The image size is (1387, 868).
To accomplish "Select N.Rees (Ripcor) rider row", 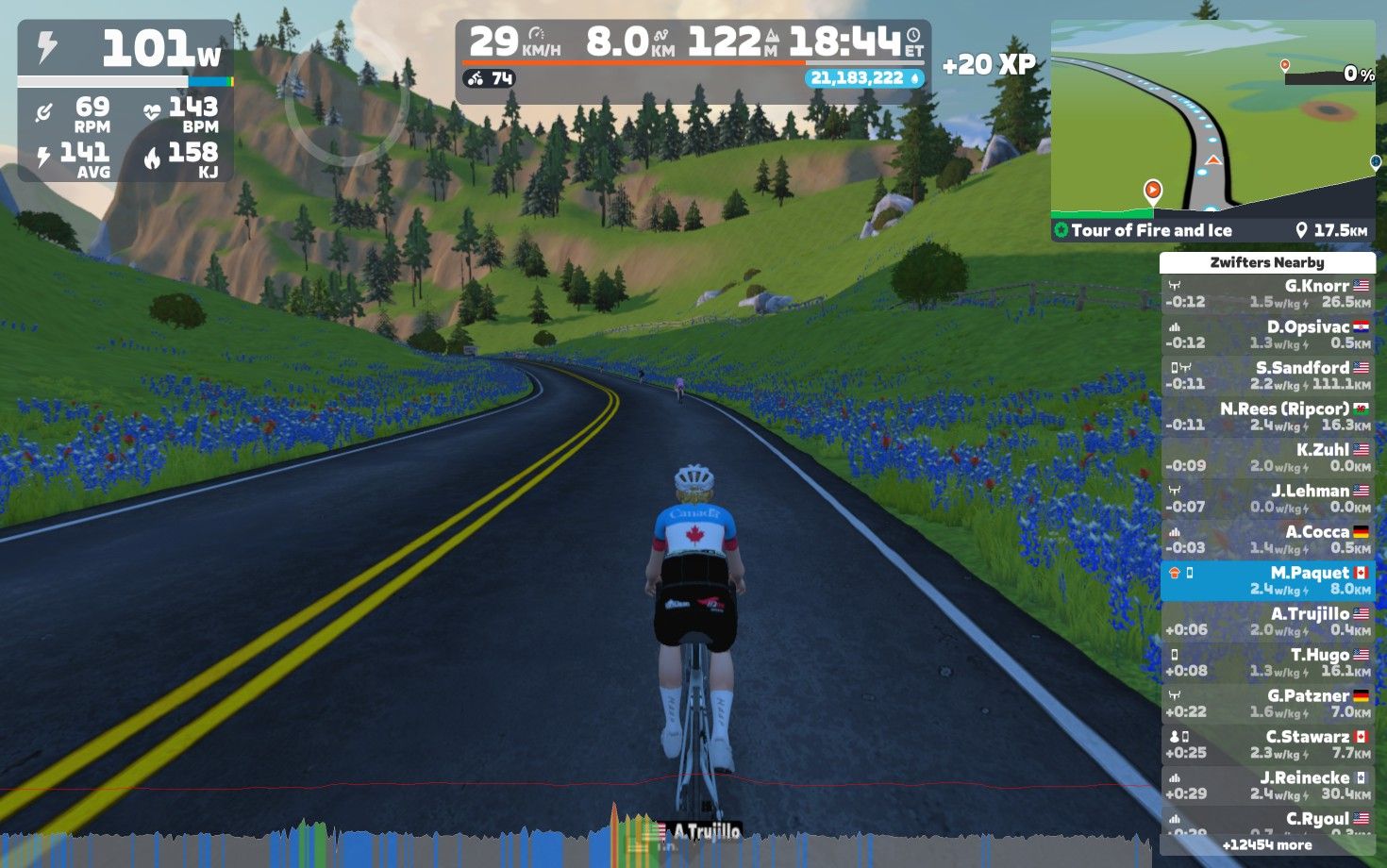I will 1267,417.
